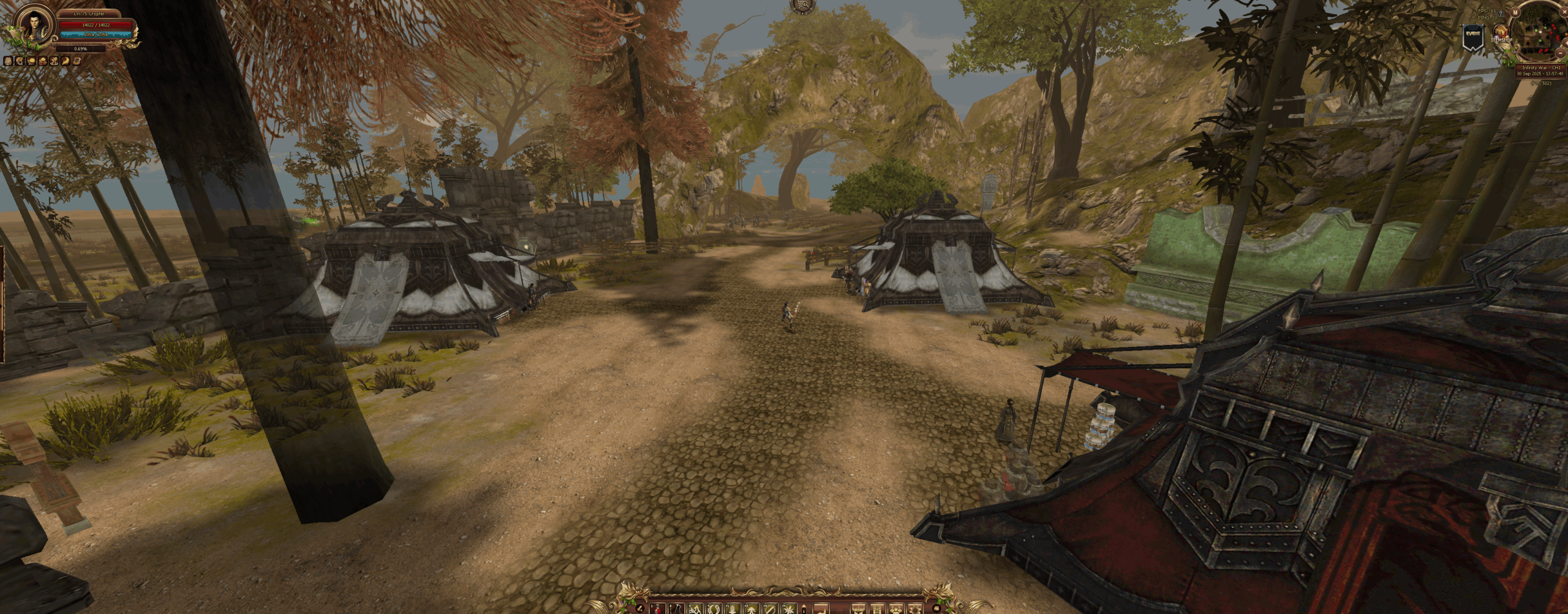1568x614 pixels.
Task: Open the paw print pet menu
Action: click(x=895, y=610)
